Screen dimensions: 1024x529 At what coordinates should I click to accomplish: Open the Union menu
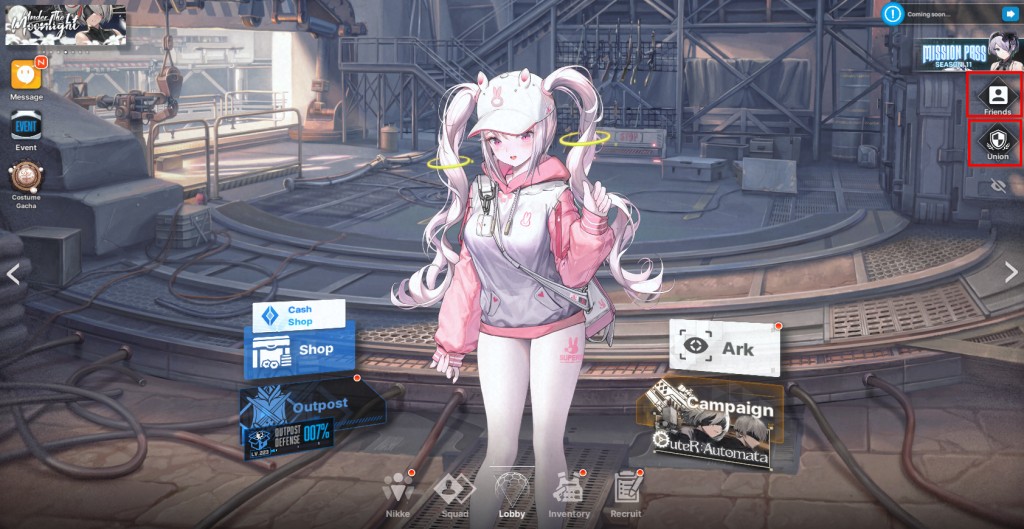tap(997, 141)
